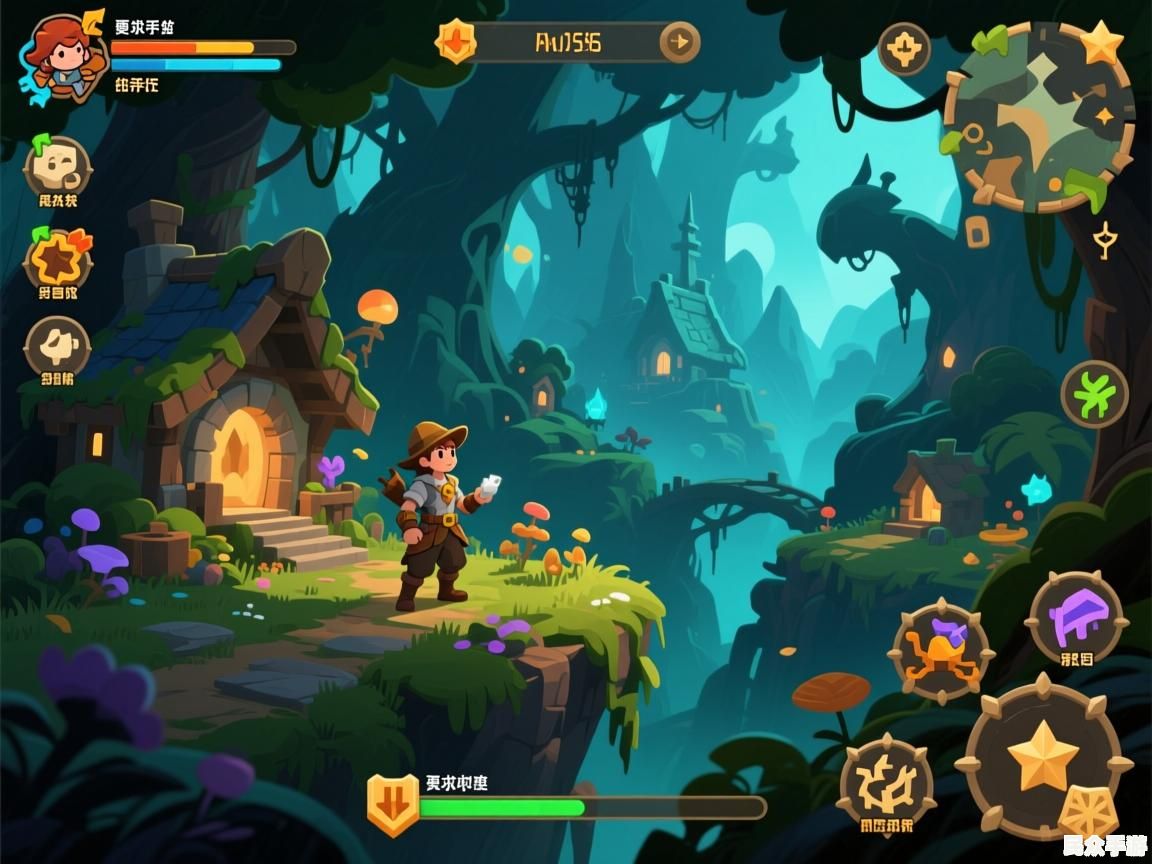Activate the purple bench skill button
Screen dimensions: 1152x864
coord(1077,618)
